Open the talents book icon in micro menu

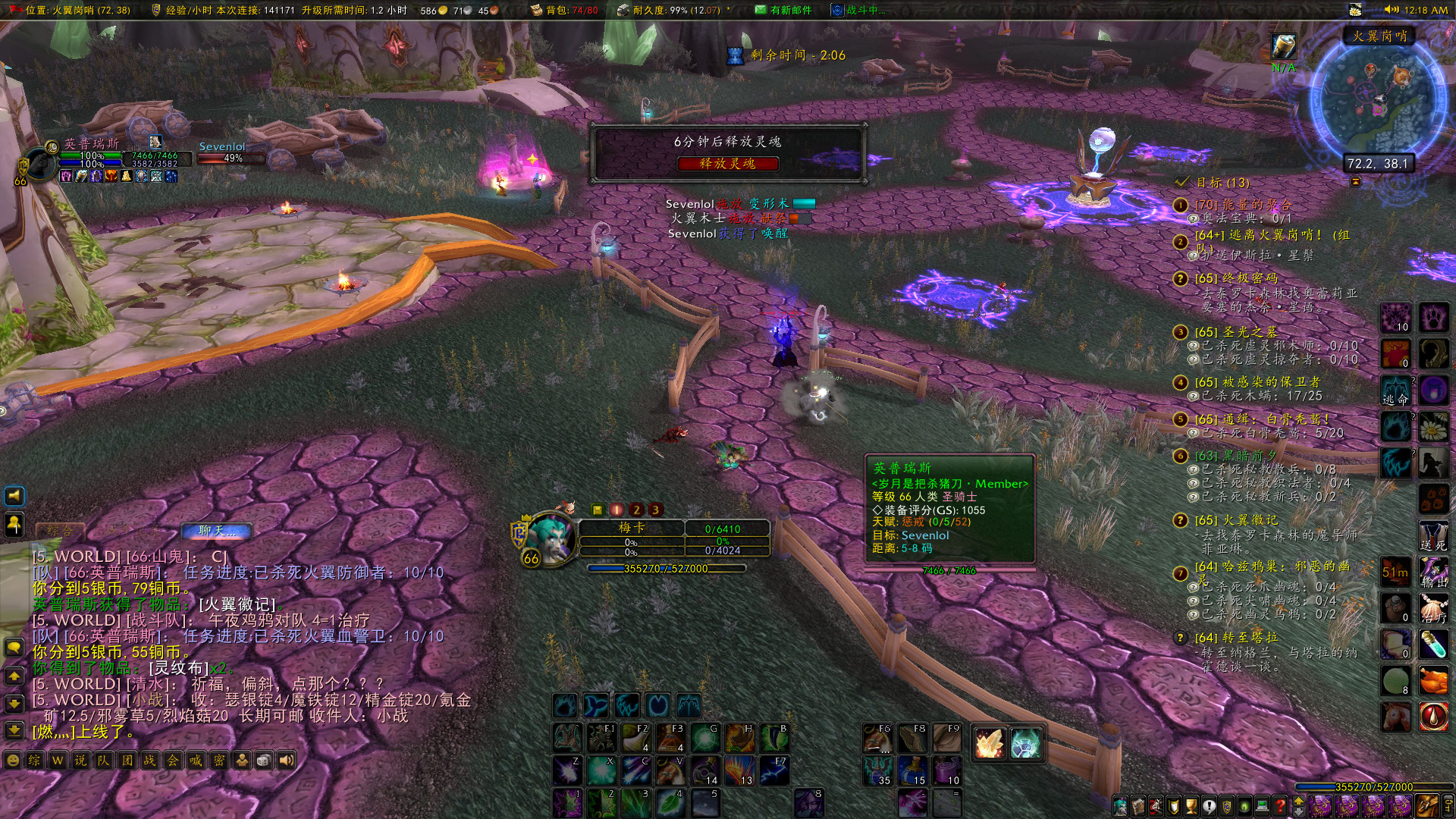pos(1156,806)
